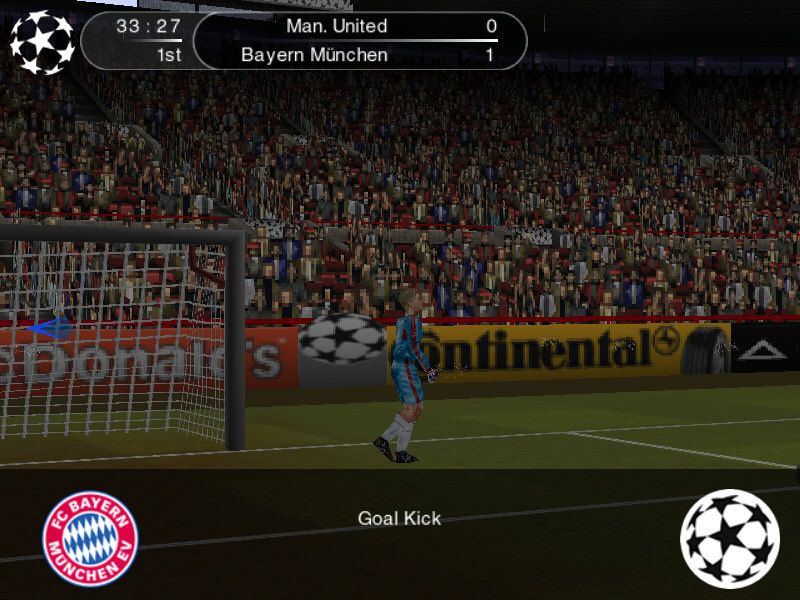Click the FC Bayern München club badge
The height and width of the screenshot is (600, 800).
(x=90, y=538)
